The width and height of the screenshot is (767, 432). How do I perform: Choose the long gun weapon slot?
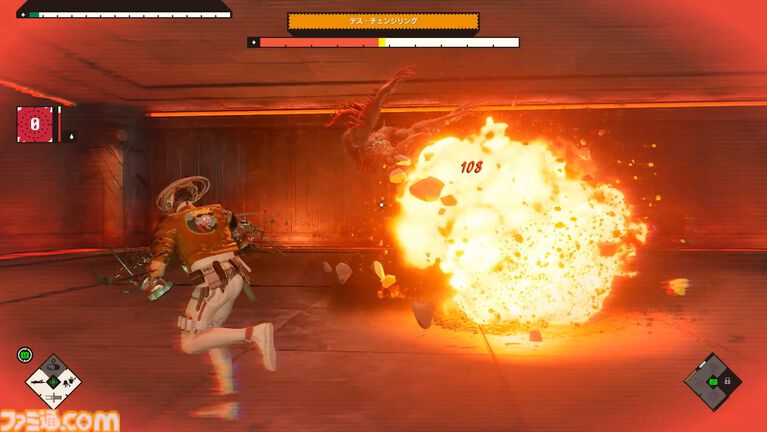click(36, 382)
